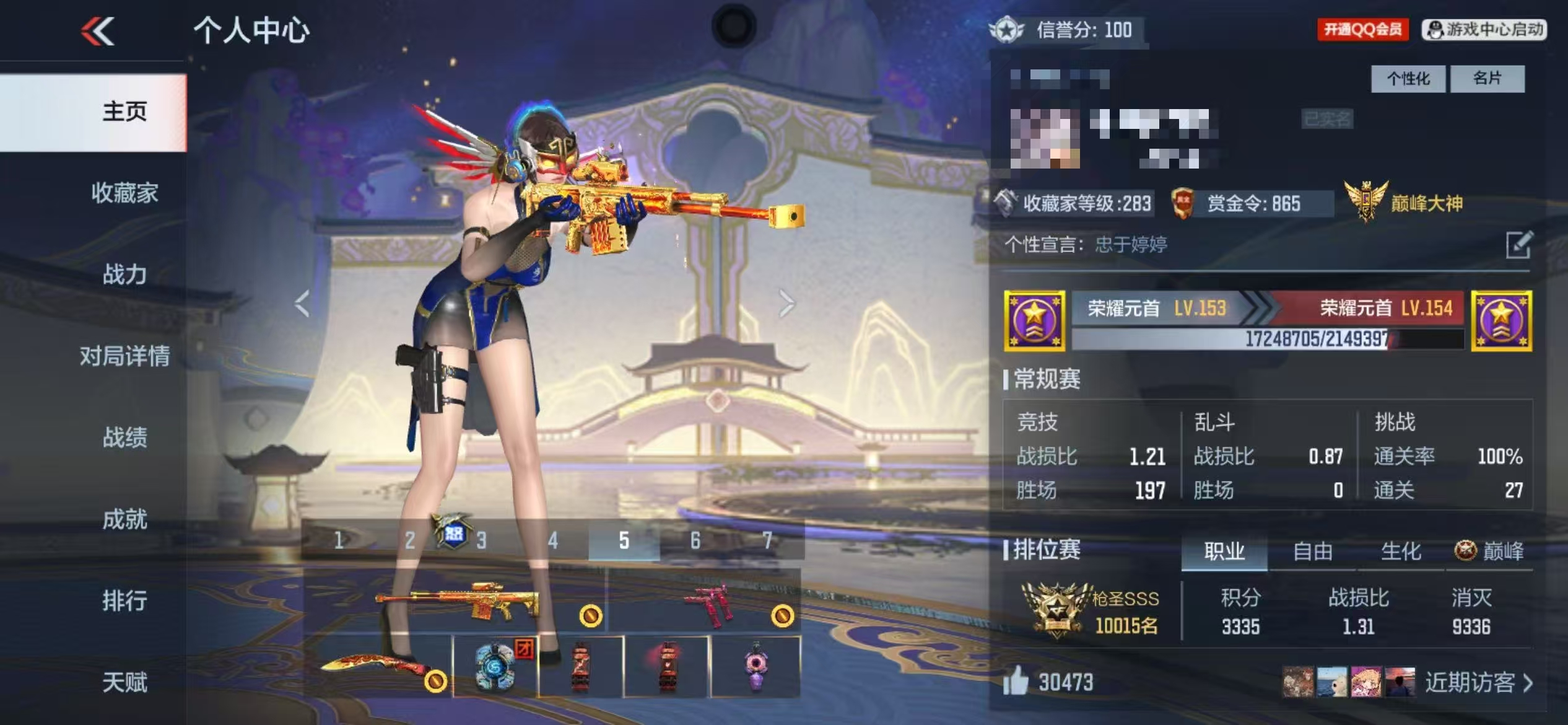1568x725 pixels.
Task: Show next character with right arrow
Action: click(x=786, y=304)
